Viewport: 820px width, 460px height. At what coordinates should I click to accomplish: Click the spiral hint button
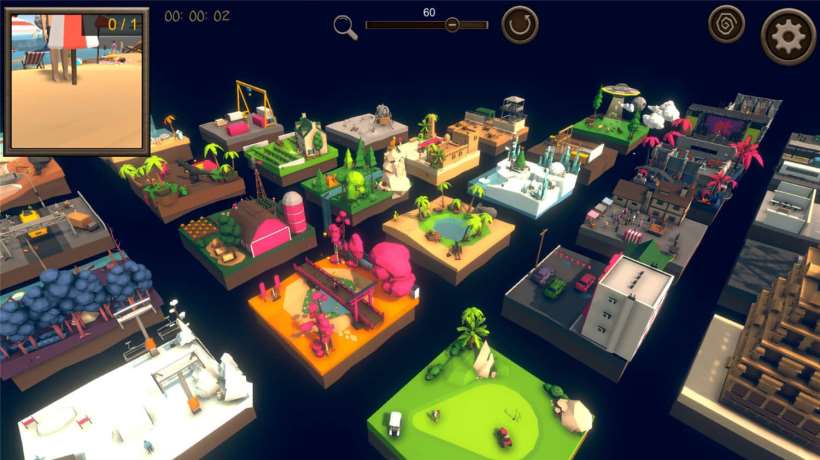pyautogui.click(x=726, y=24)
